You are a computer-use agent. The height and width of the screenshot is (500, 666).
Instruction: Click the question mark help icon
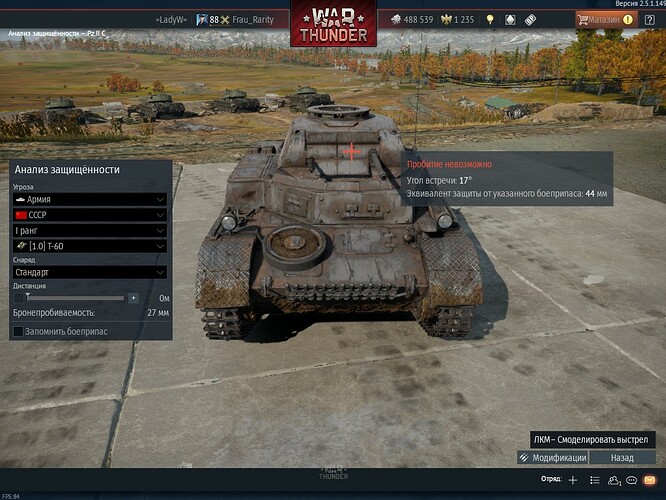point(648,19)
